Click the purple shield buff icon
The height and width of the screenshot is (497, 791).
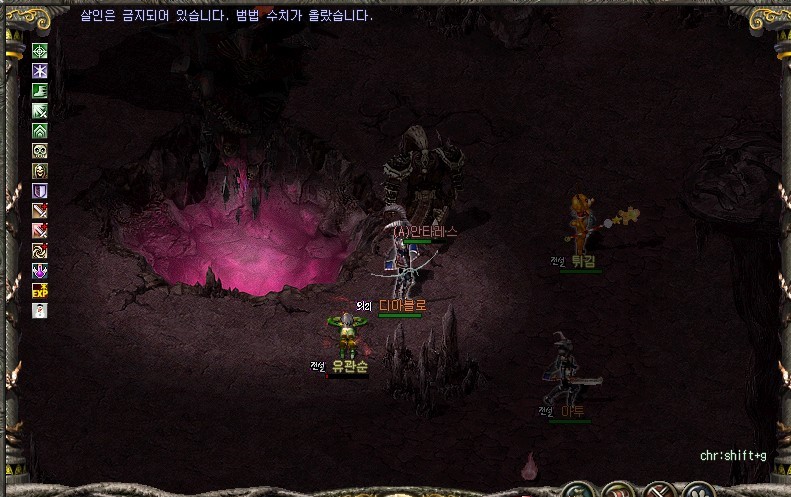tap(40, 191)
